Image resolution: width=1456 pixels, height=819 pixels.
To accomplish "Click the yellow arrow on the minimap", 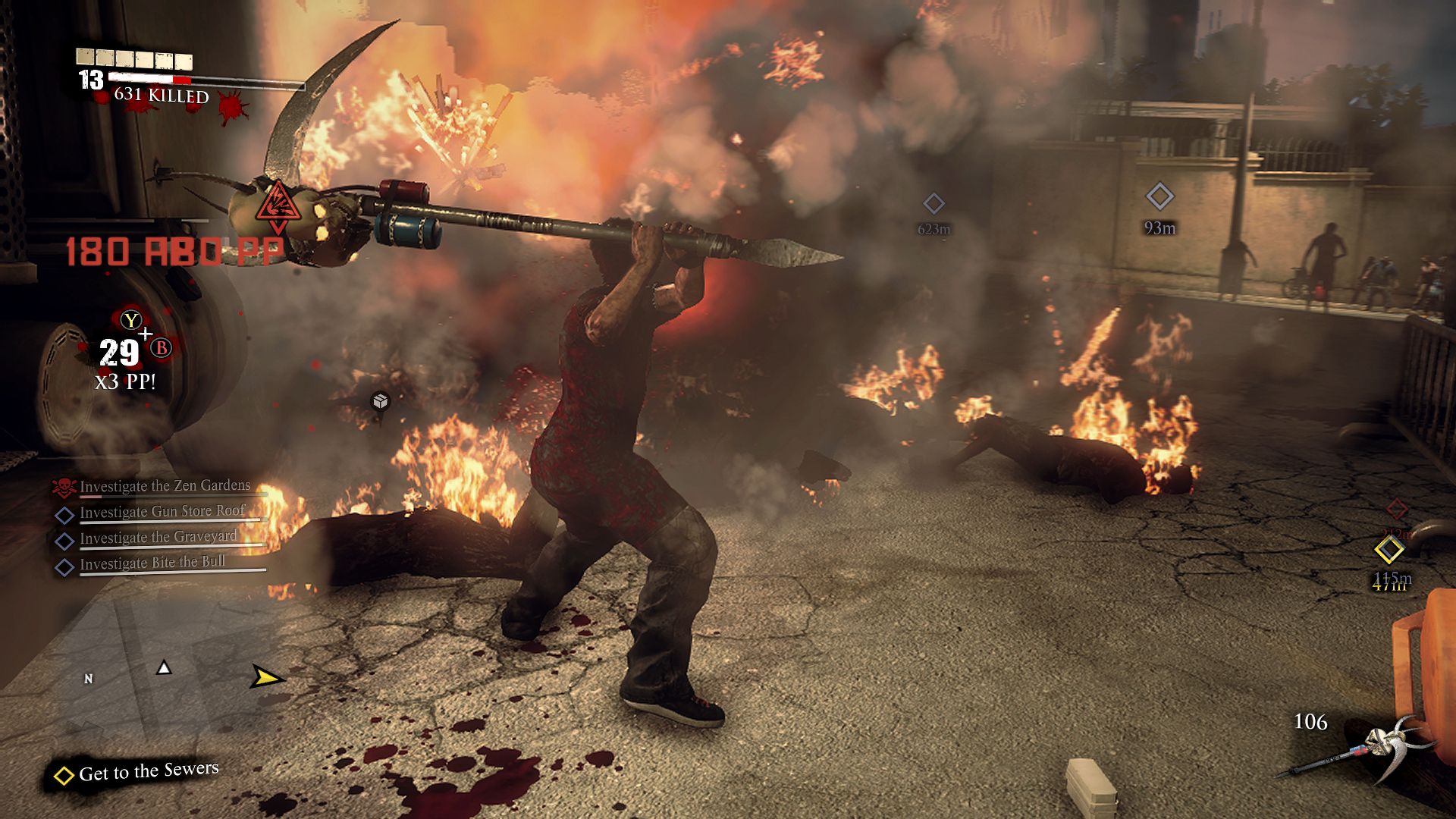I will click(x=266, y=676).
